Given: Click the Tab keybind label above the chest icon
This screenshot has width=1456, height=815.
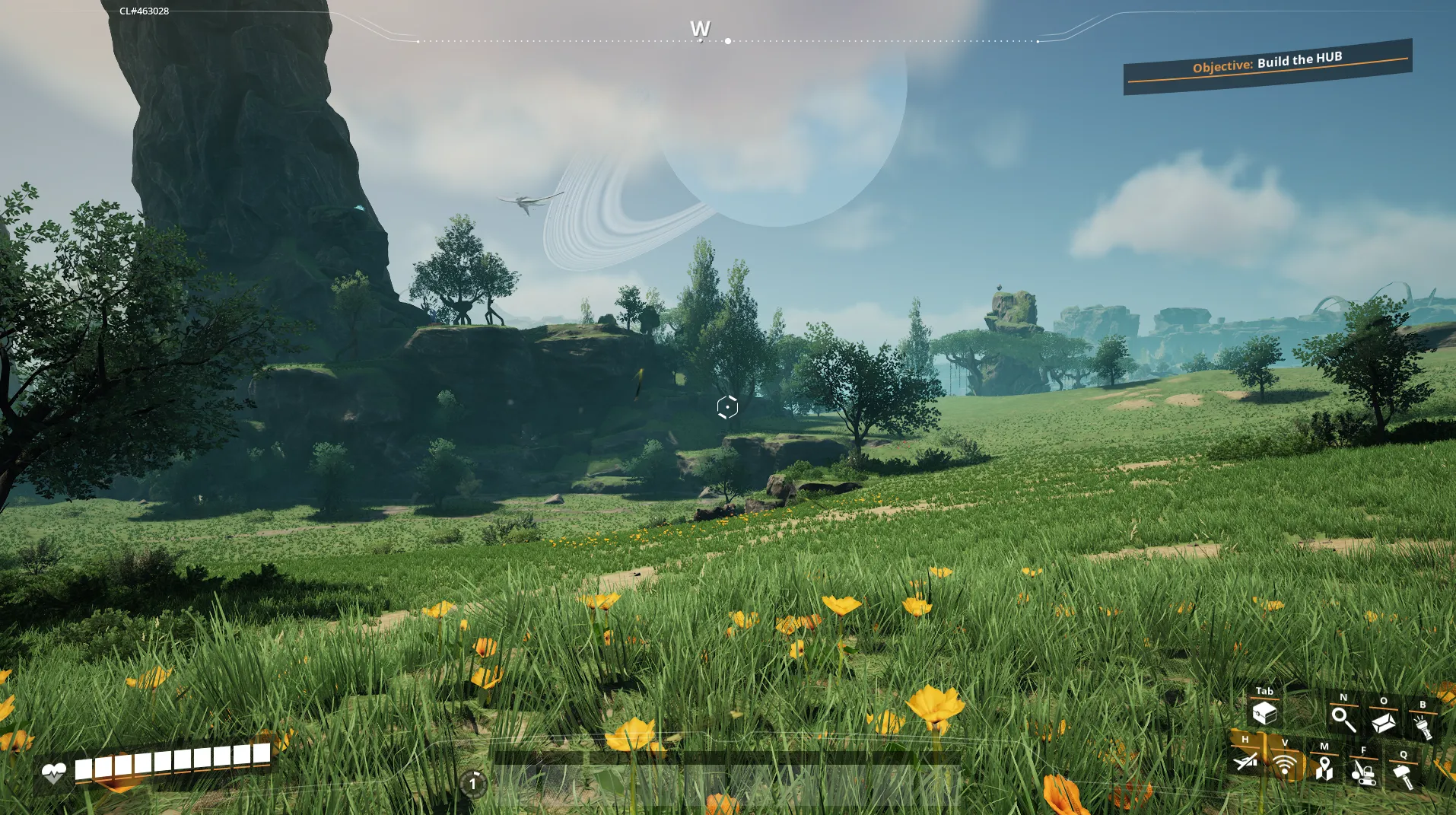Looking at the screenshot, I should 1265,691.
